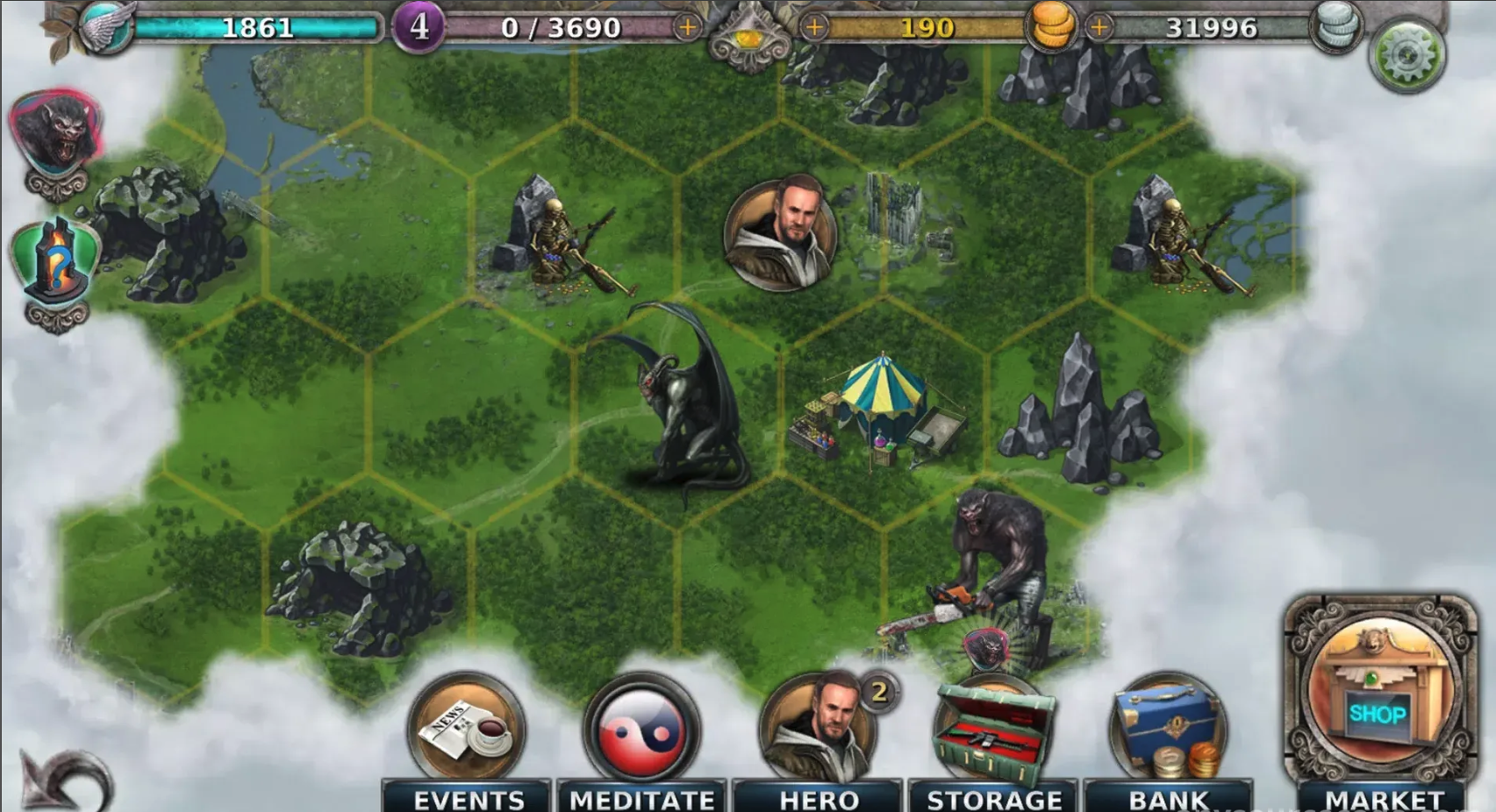Image resolution: width=1496 pixels, height=812 pixels.
Task: Select the werewolf quest badge
Action: tap(57, 133)
